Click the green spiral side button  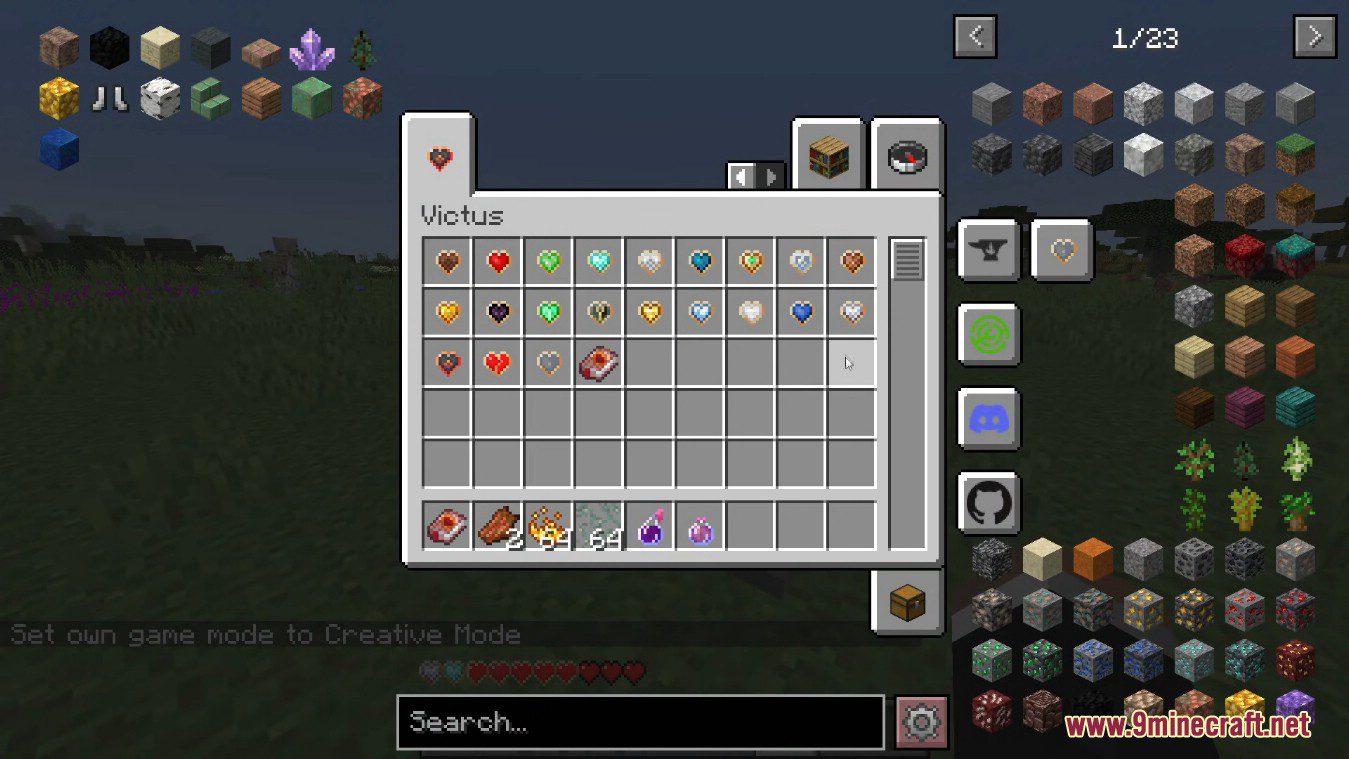tap(989, 334)
